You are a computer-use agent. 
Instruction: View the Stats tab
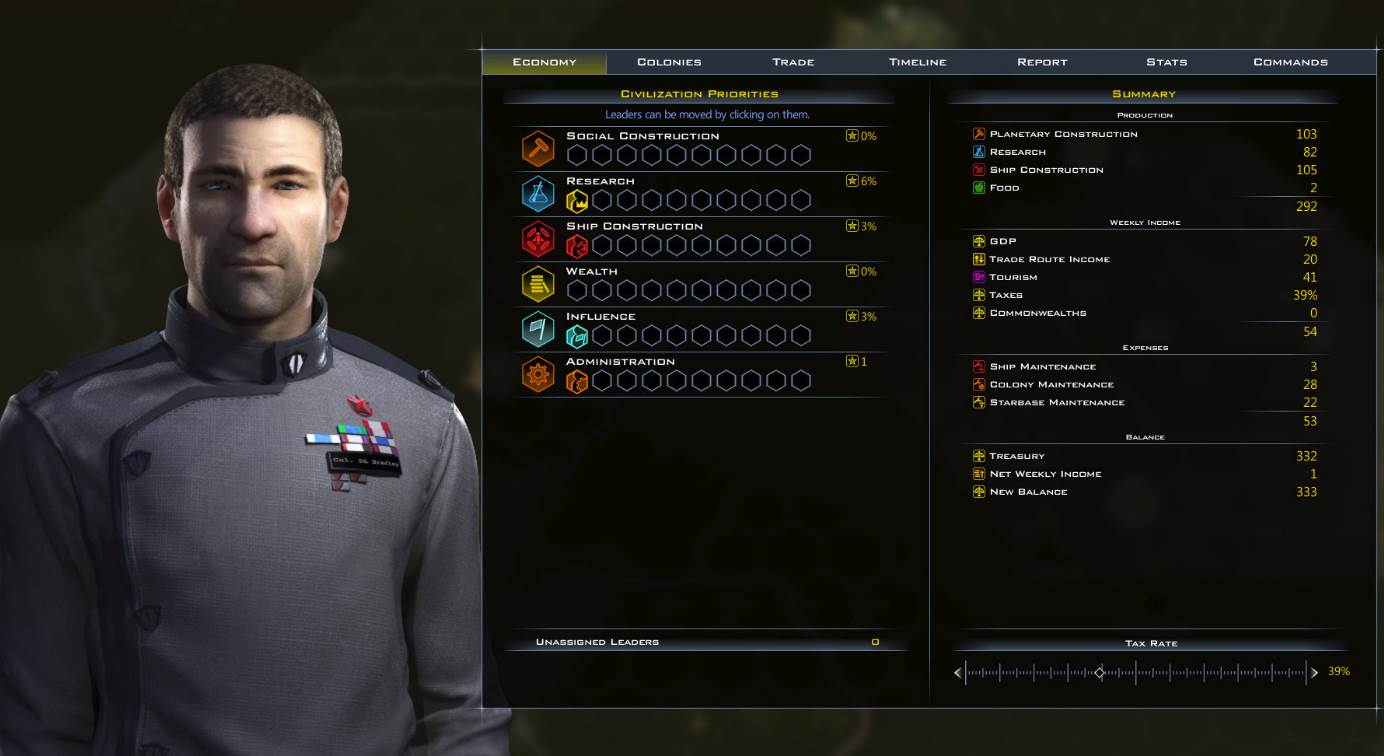(x=1166, y=62)
